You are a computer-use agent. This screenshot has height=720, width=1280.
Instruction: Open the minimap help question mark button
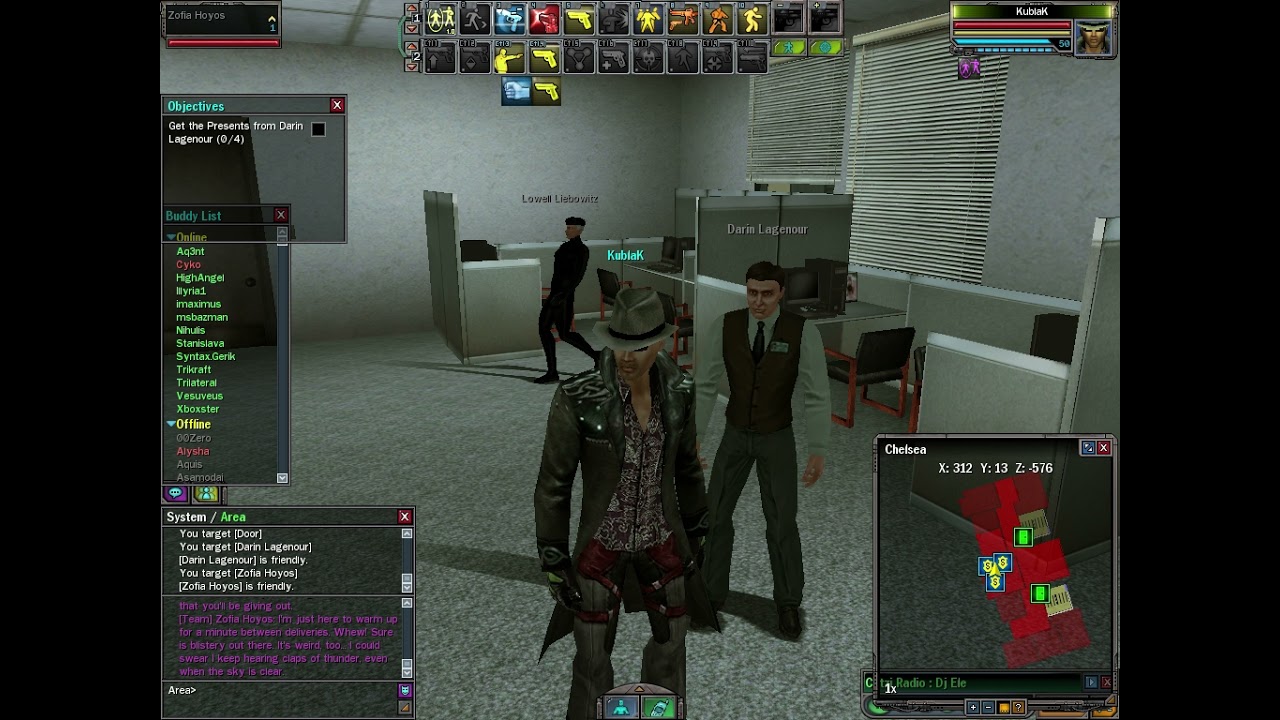click(1019, 707)
